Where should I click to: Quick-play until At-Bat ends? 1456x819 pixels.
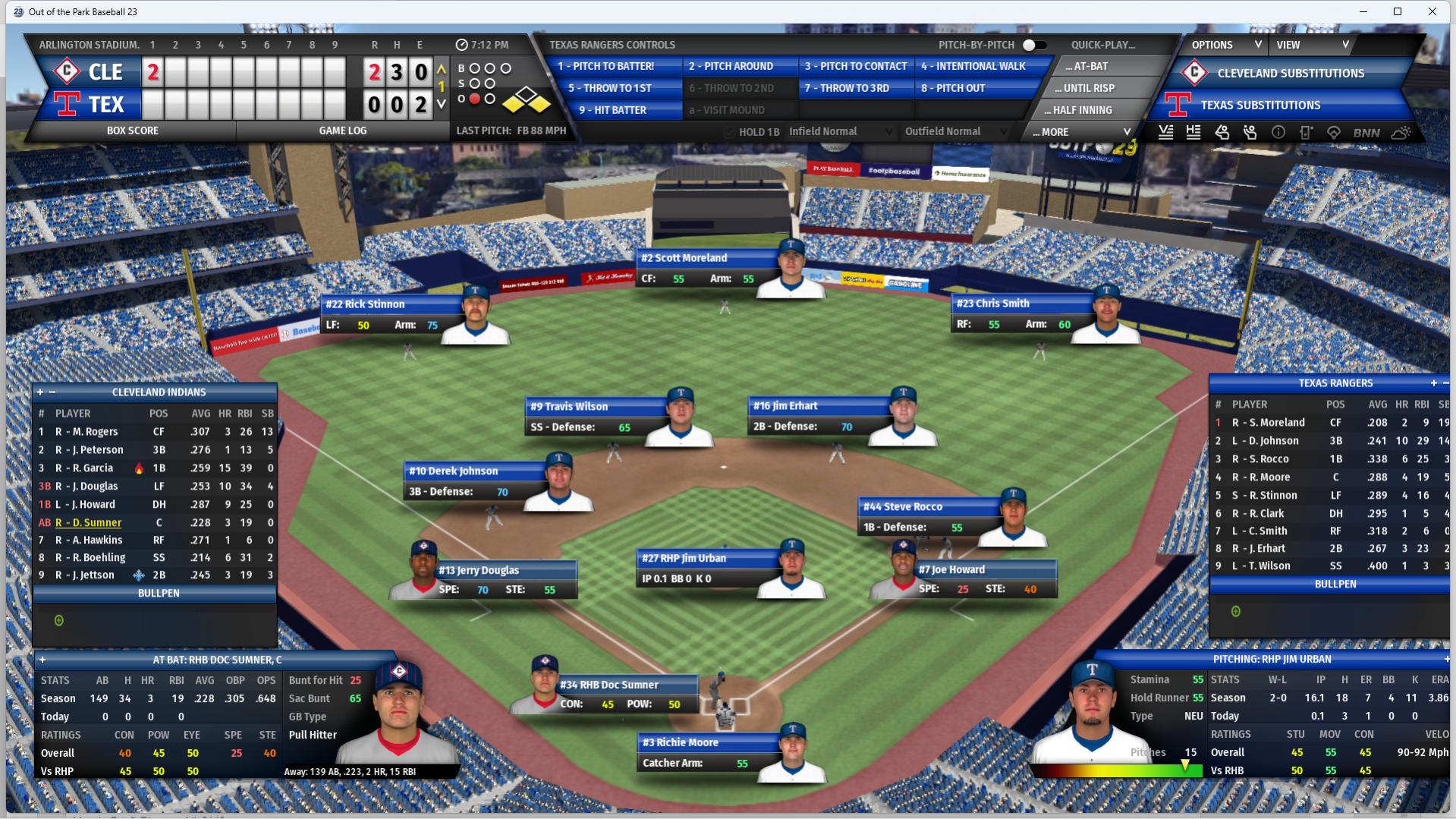click(1090, 66)
